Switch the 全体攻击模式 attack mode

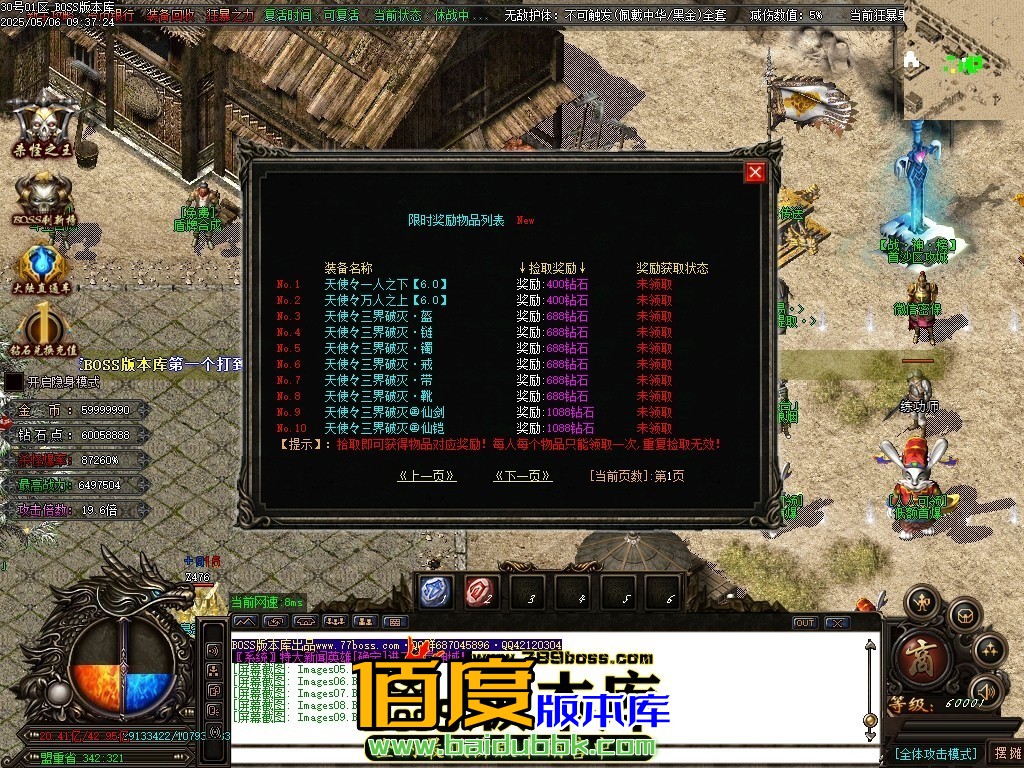pyautogui.click(x=935, y=753)
